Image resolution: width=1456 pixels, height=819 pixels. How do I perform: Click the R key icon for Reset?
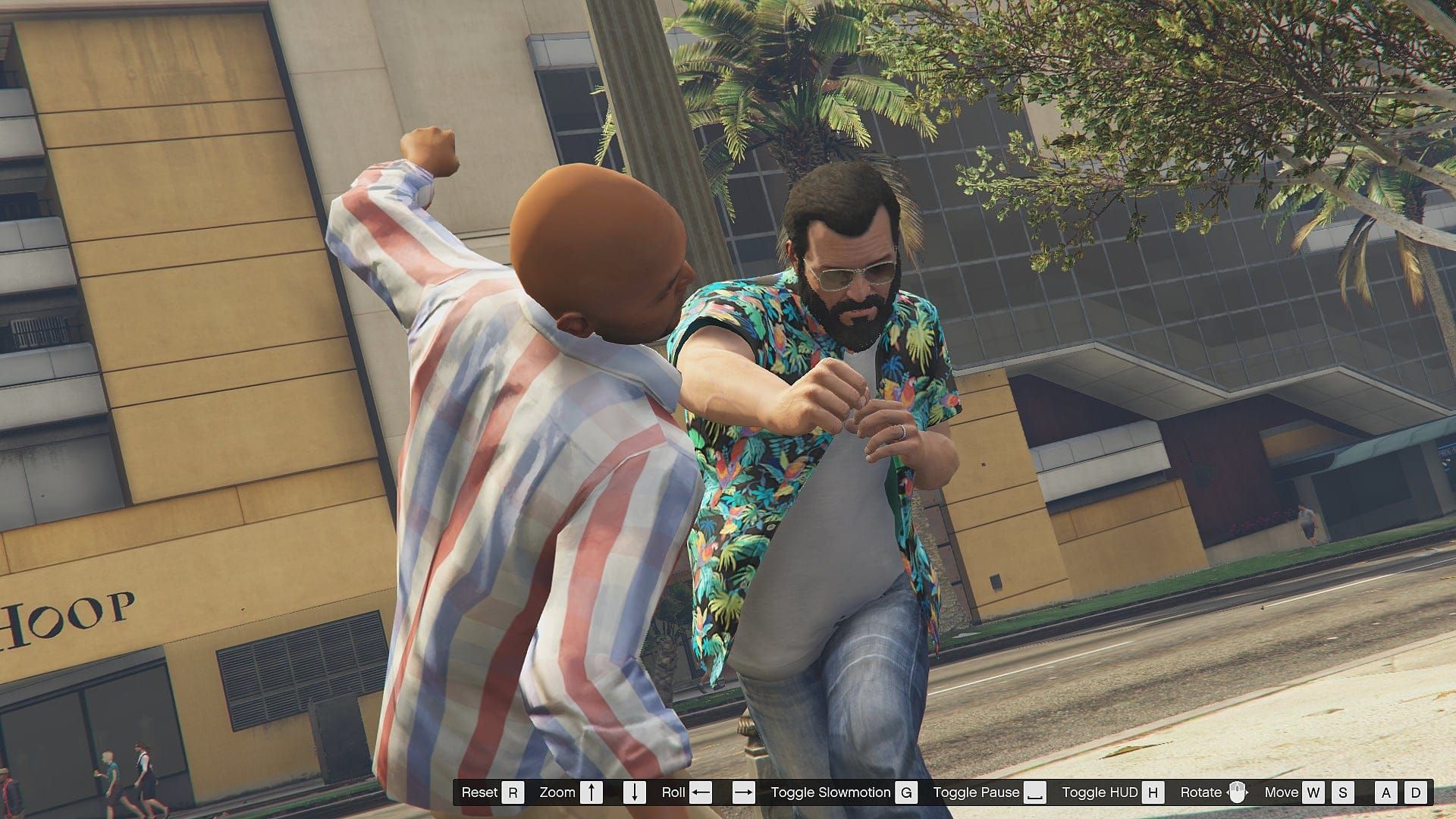[x=513, y=793]
